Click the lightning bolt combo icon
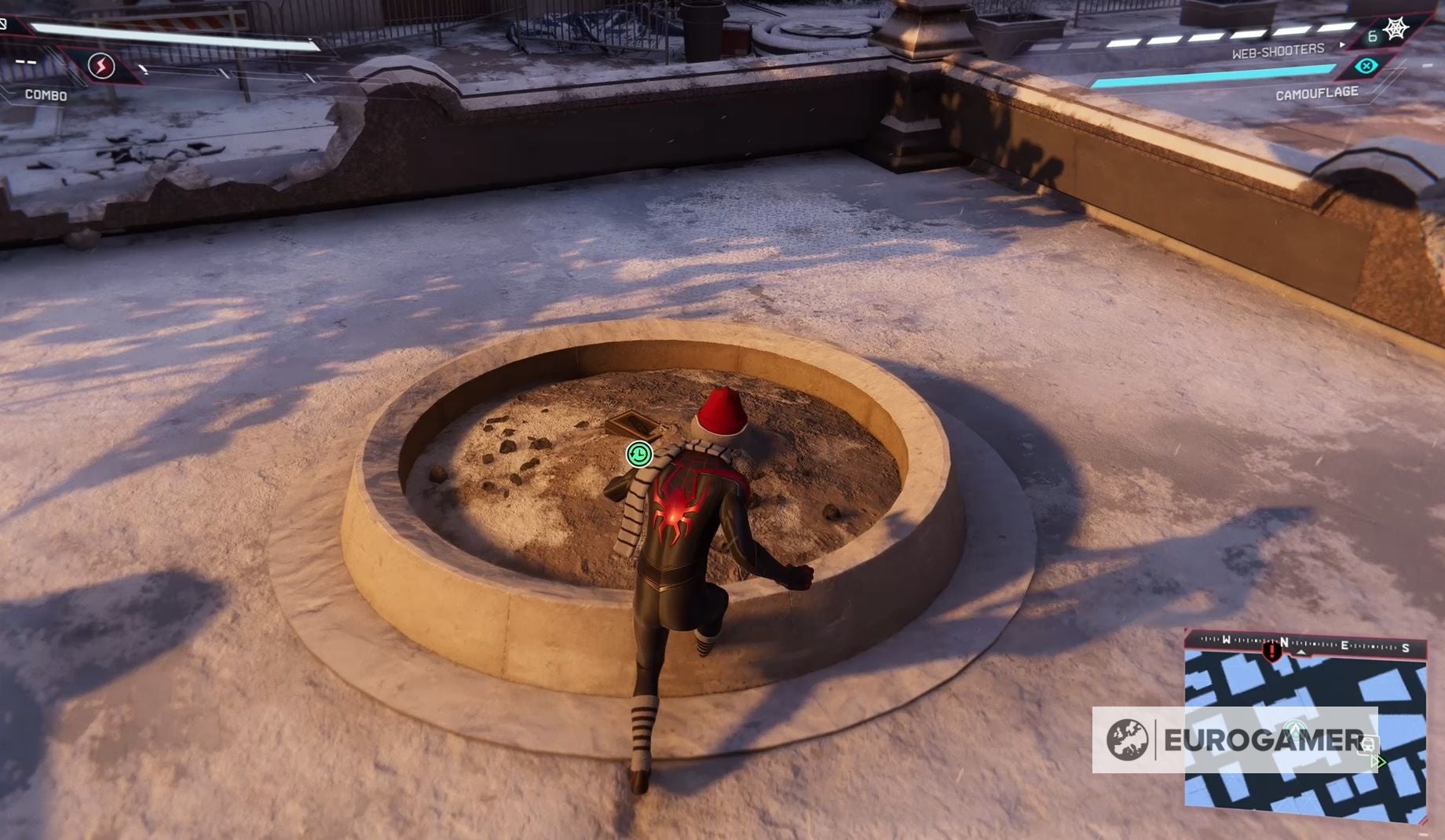Viewport: 1445px width, 840px height. pos(101,67)
